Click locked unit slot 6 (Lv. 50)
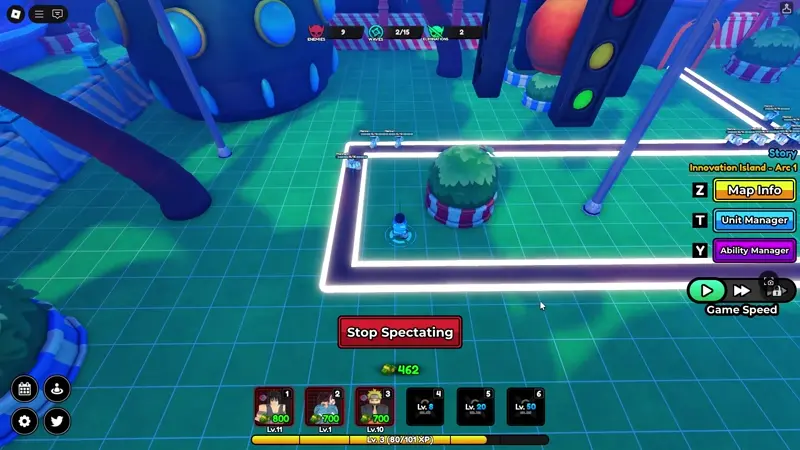This screenshot has height=450, width=800. 525,407
